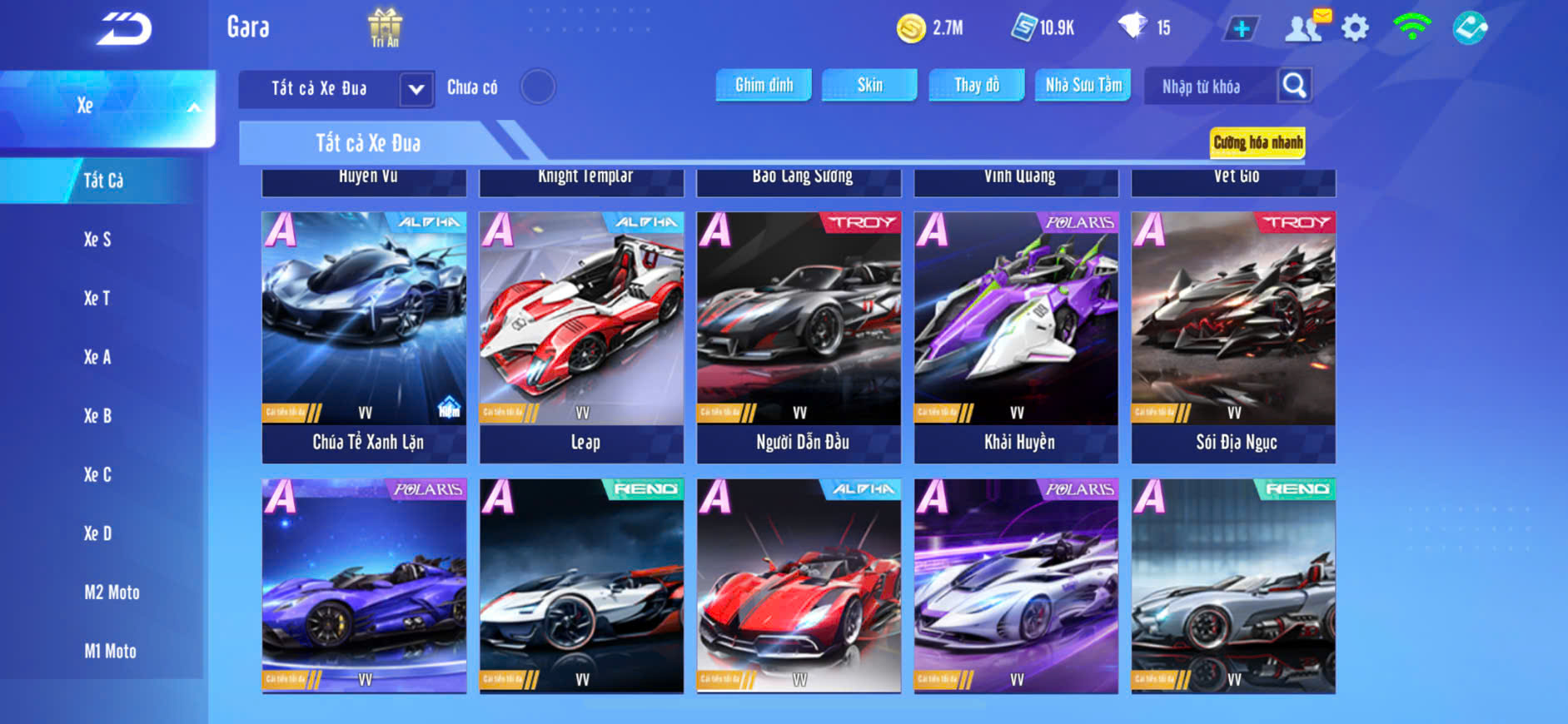This screenshot has width=1568, height=724.
Task: Show the Xe B category
Action: (97, 416)
